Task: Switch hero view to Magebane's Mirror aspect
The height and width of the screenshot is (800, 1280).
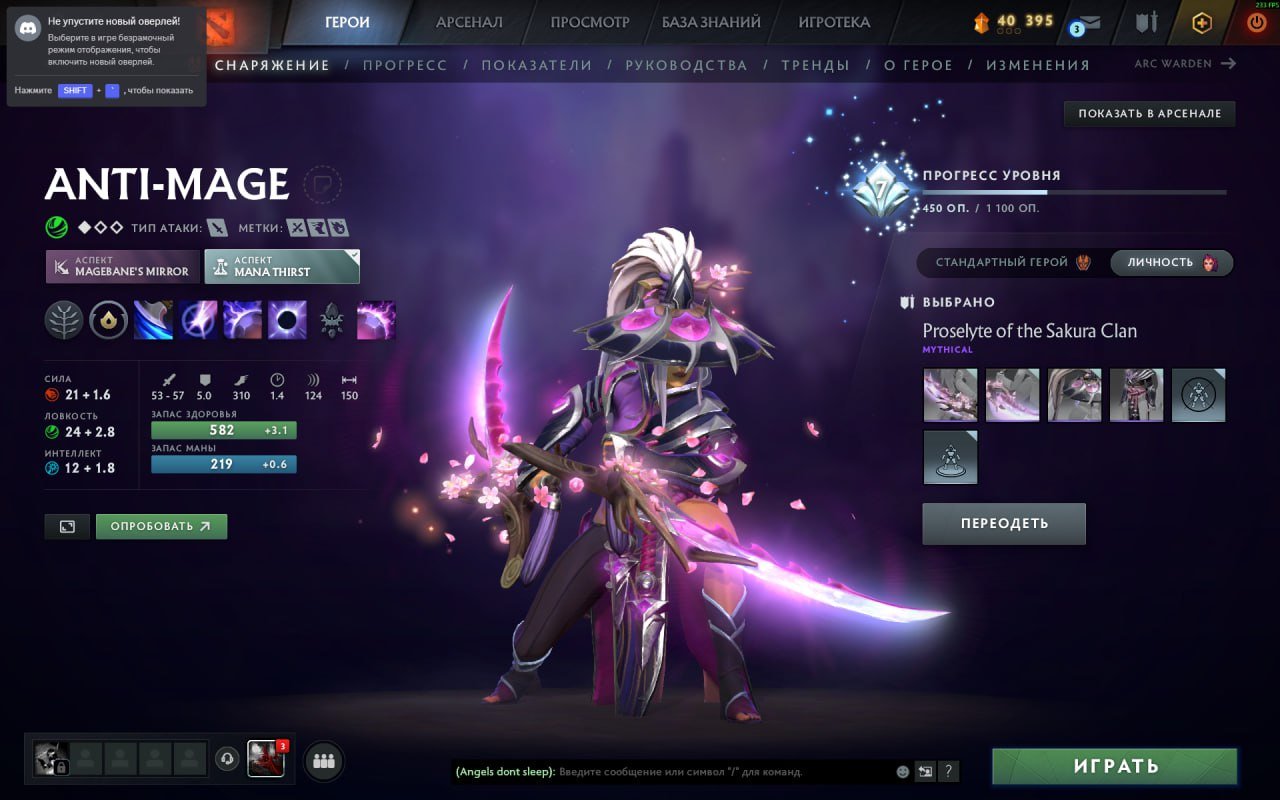Action: [x=122, y=266]
